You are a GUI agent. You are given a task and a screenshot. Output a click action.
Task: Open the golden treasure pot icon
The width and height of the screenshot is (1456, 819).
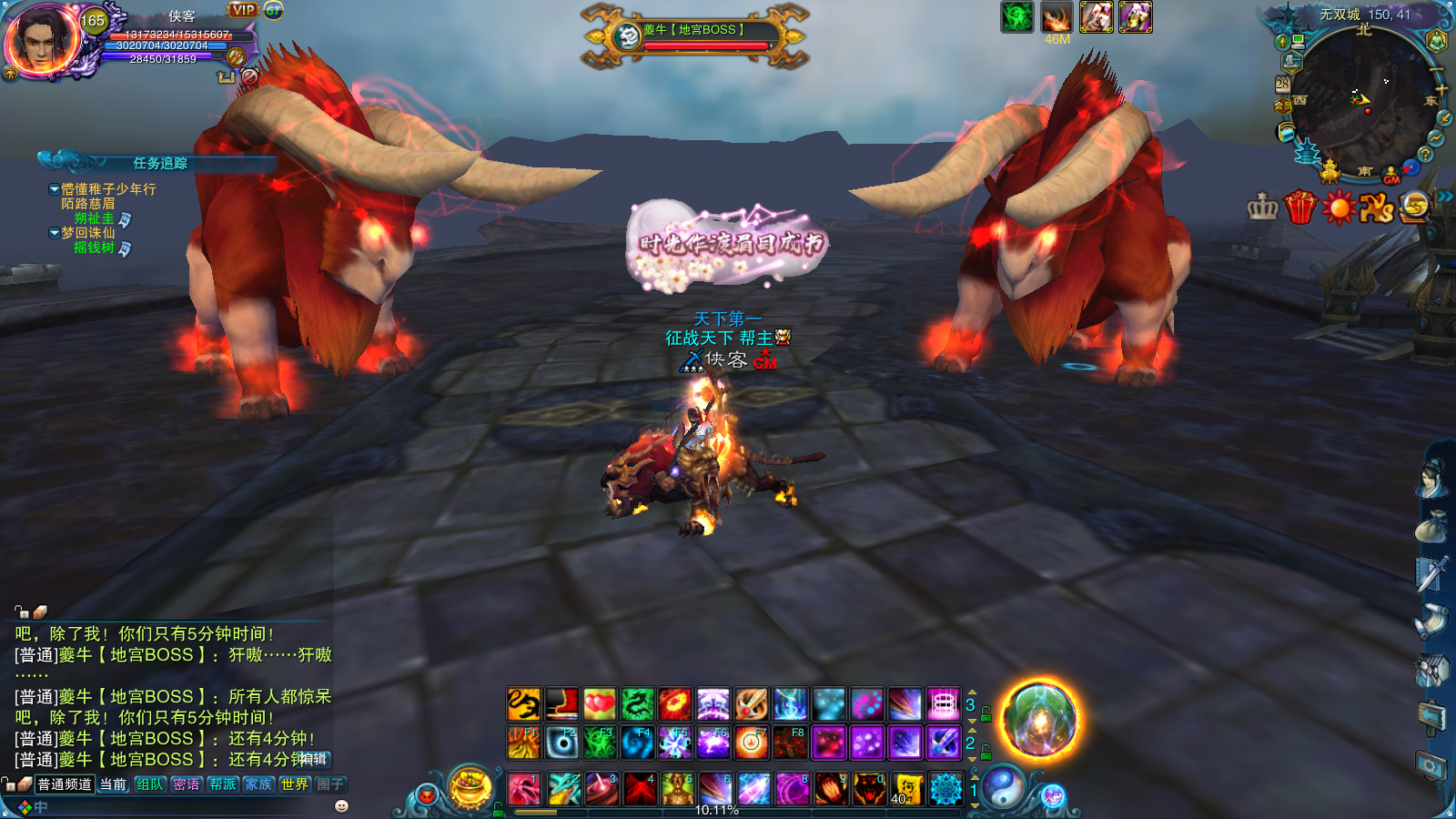click(x=470, y=788)
